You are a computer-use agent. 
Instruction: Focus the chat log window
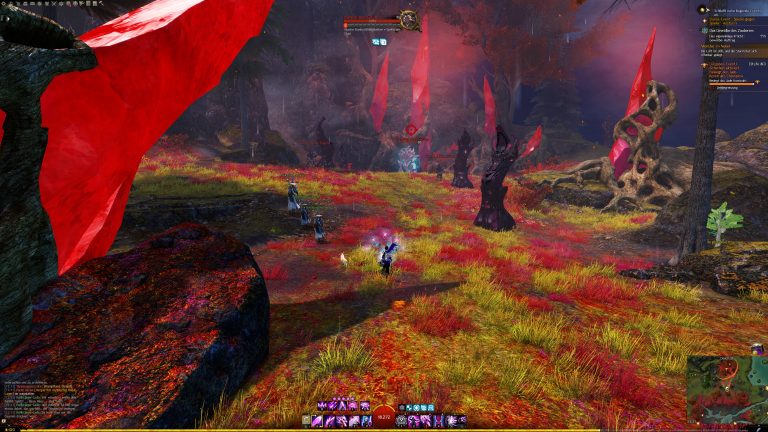pyautogui.click(x=40, y=400)
